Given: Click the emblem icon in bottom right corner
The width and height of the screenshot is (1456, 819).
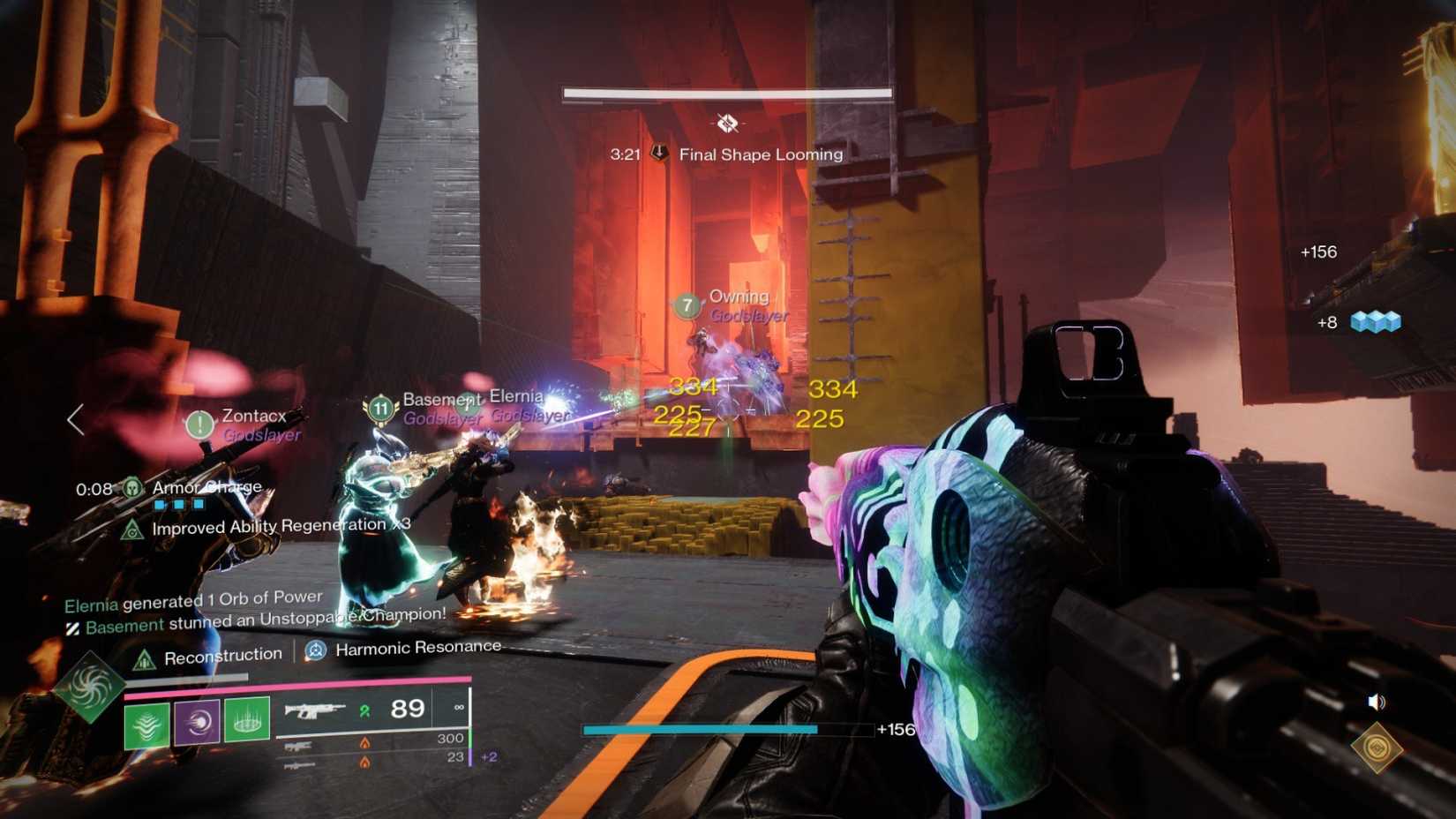Looking at the screenshot, I should click(1377, 749).
